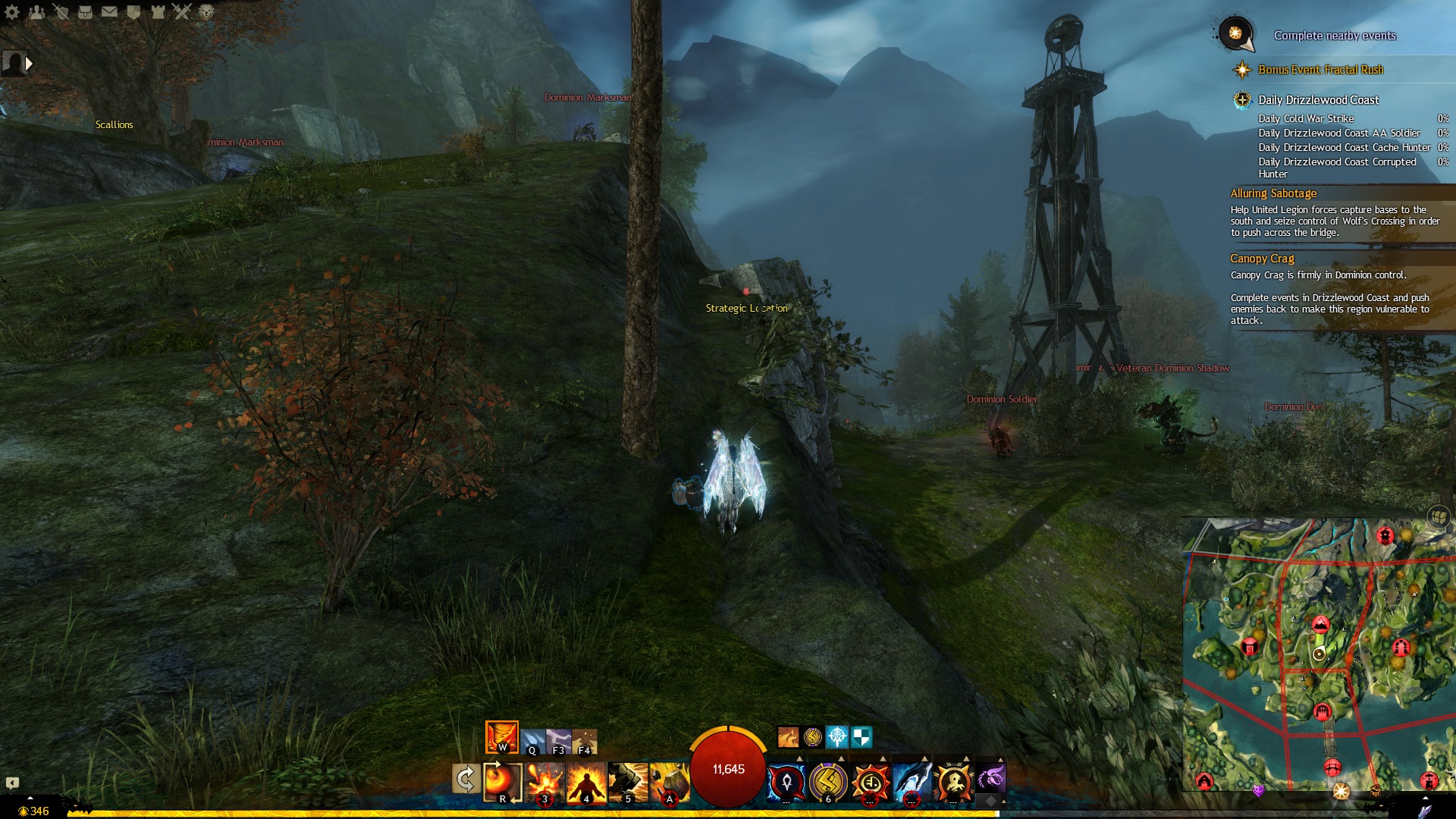Activate the yellow lightning glyph utility skill

(x=828, y=781)
